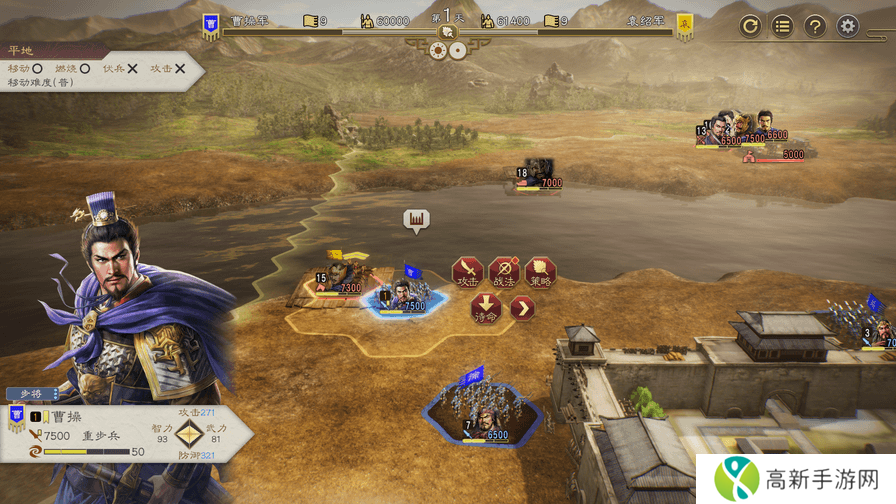The image size is (896, 504).
Task: Choose the 攻击 attack command
Action: [467, 272]
